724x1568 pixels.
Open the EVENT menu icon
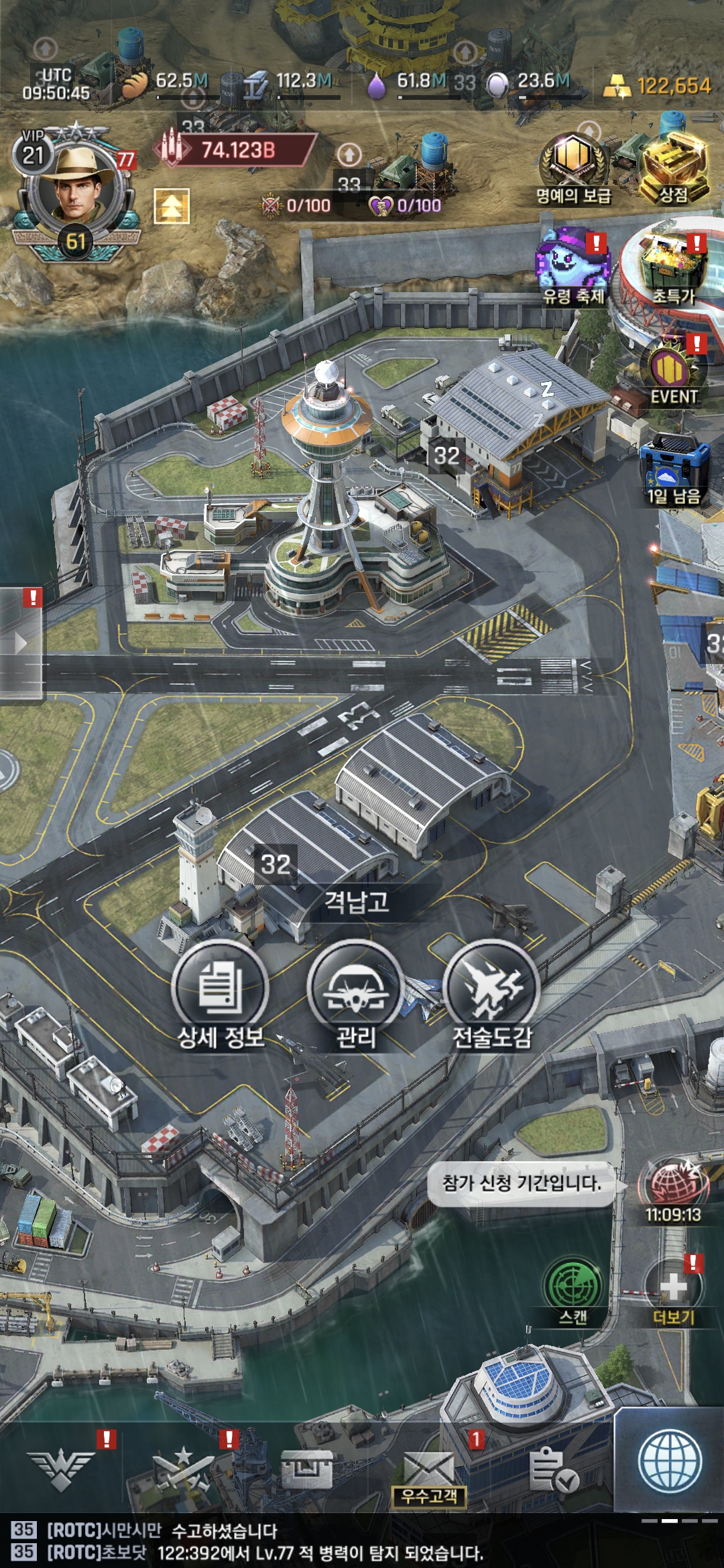coord(674,370)
